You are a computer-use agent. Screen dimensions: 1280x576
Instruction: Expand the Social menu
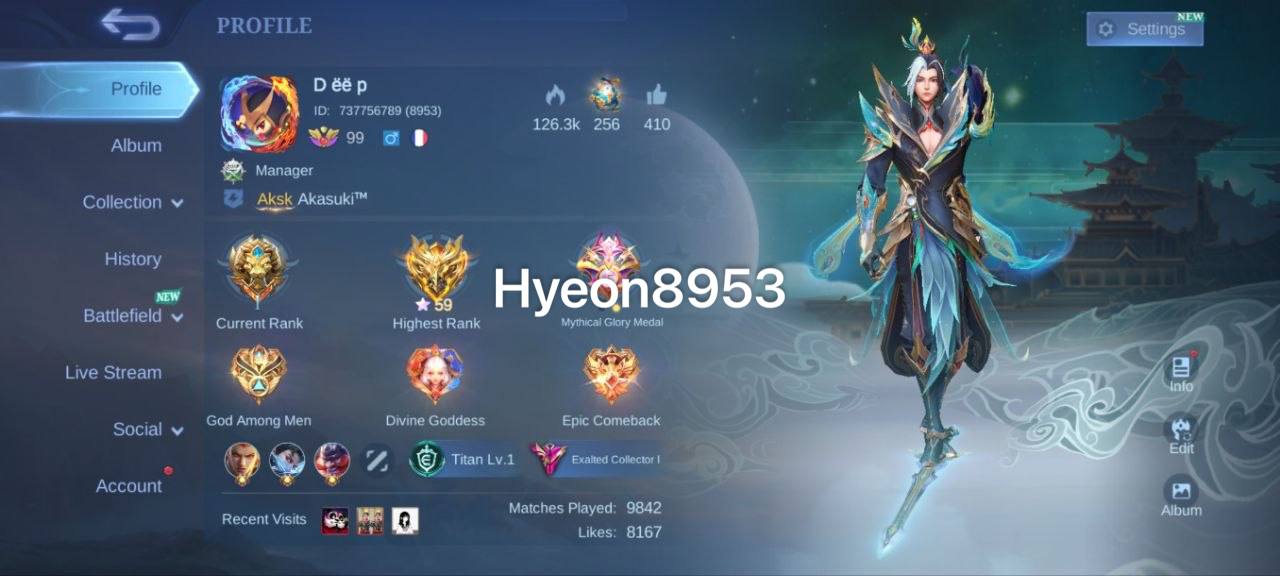click(148, 429)
